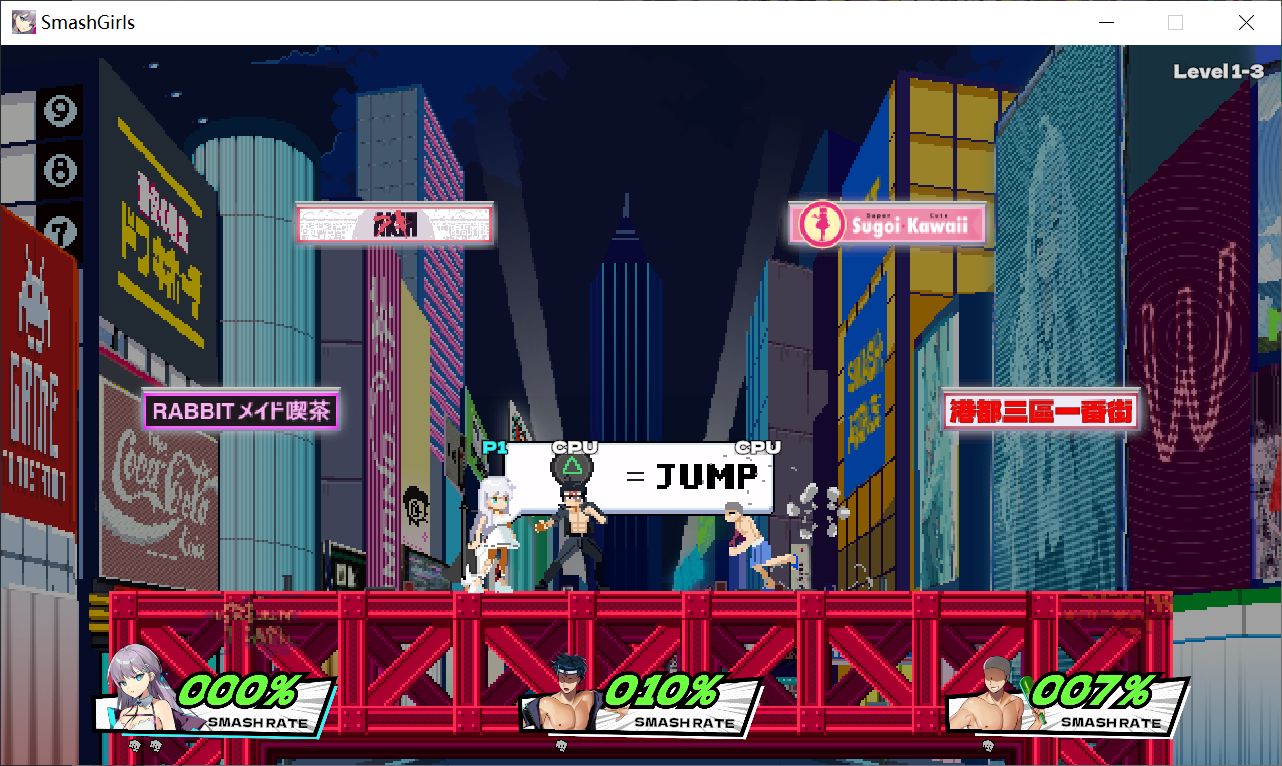The width and height of the screenshot is (1282, 766).
Task: Click the CPU label above the right fighter
Action: [757, 448]
